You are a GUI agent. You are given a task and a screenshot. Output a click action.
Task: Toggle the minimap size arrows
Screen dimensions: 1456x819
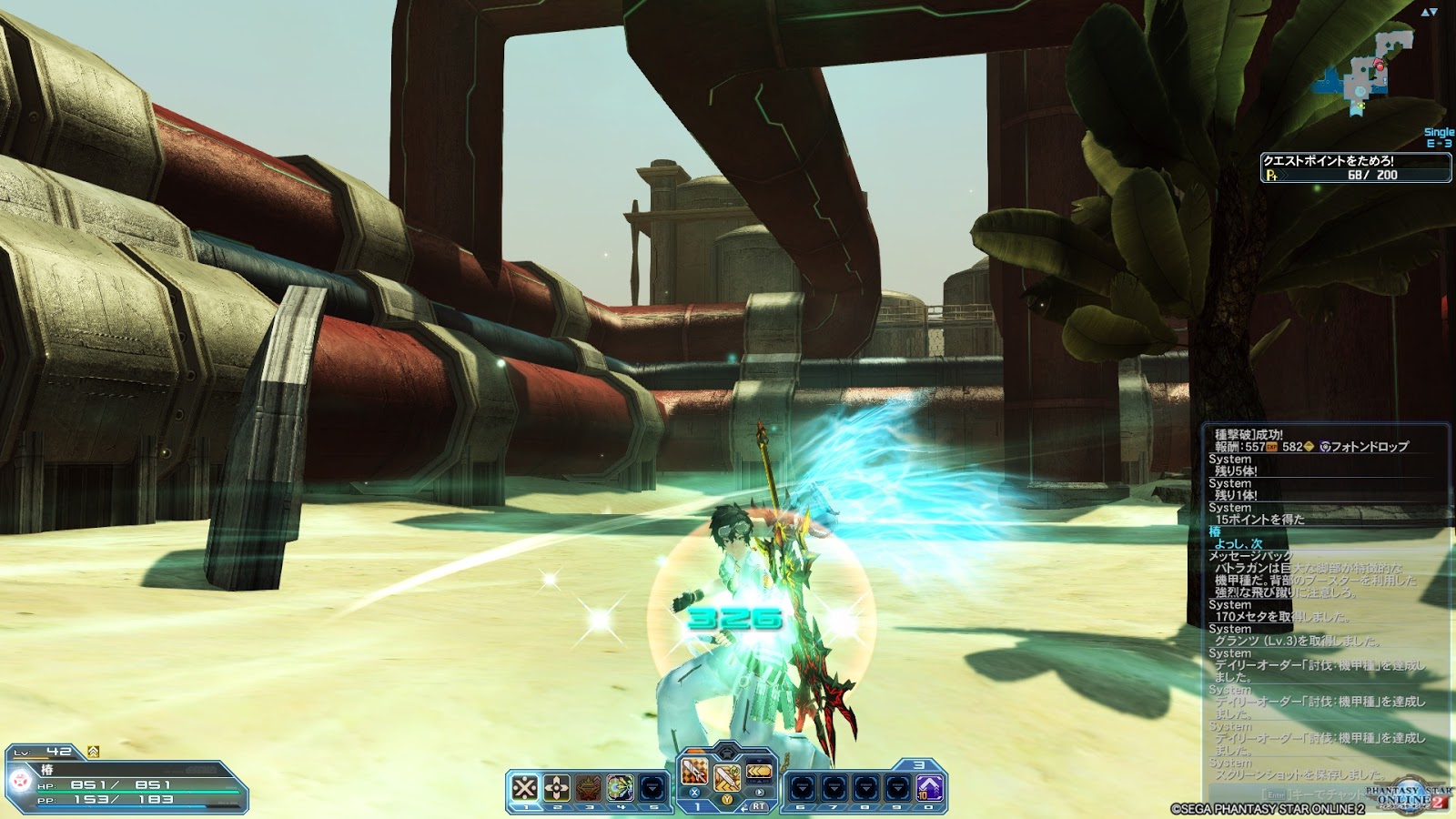1429,12
